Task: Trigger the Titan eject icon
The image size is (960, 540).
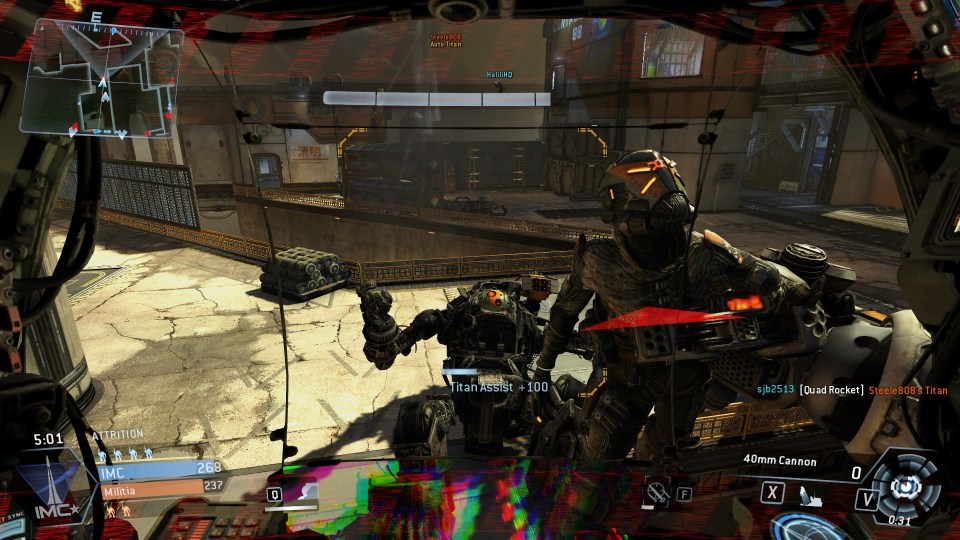Action: point(810,494)
